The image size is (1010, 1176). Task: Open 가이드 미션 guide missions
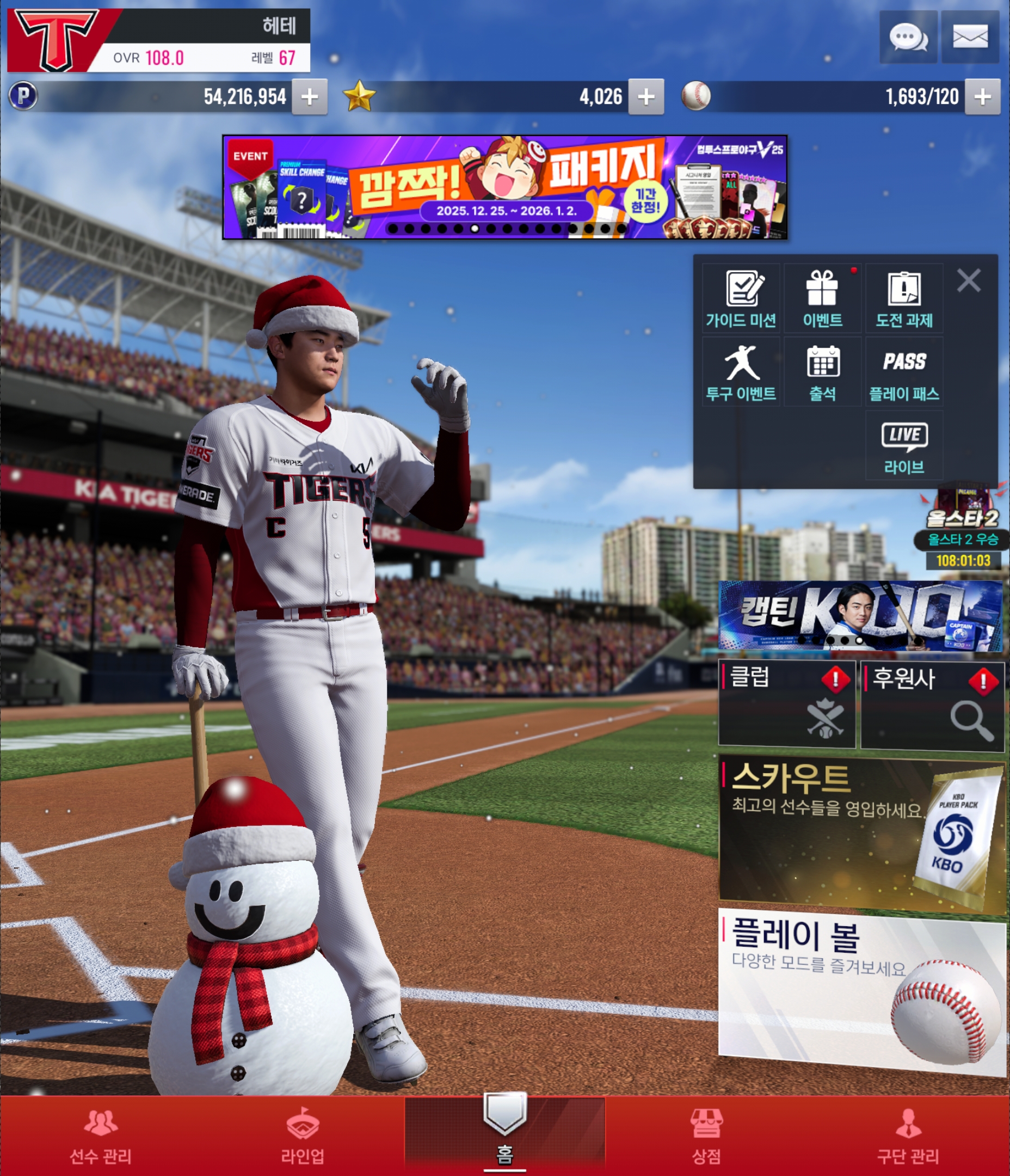click(x=741, y=298)
